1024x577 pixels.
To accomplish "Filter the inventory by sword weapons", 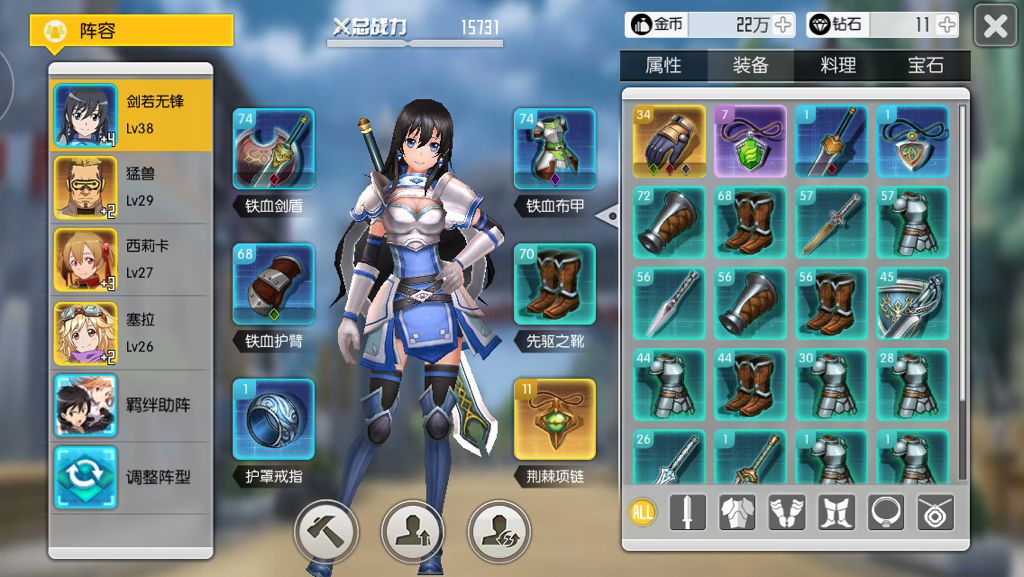I will point(687,513).
